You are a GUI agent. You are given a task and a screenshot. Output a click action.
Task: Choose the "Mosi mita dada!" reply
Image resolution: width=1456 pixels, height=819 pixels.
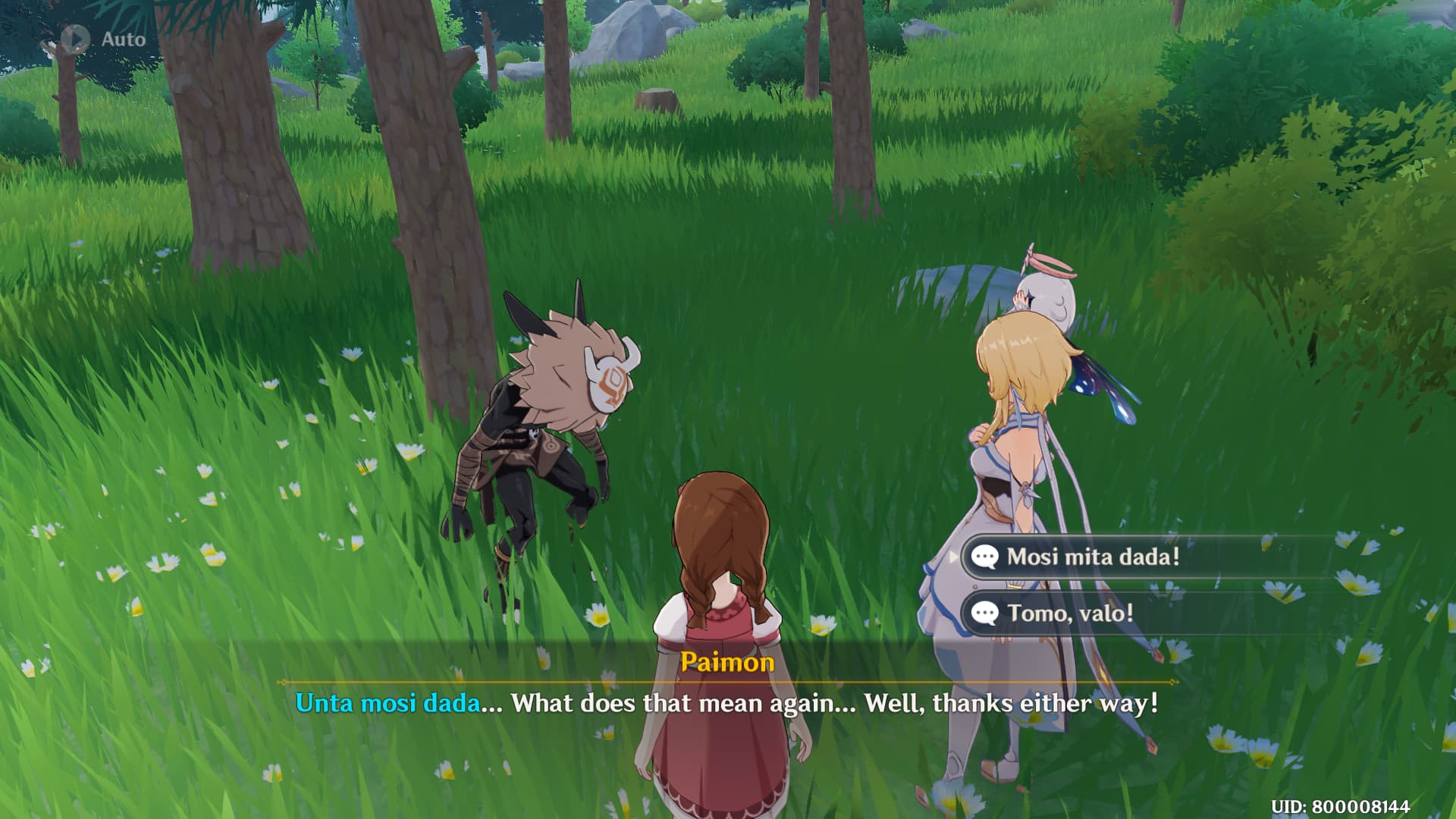1093,557
